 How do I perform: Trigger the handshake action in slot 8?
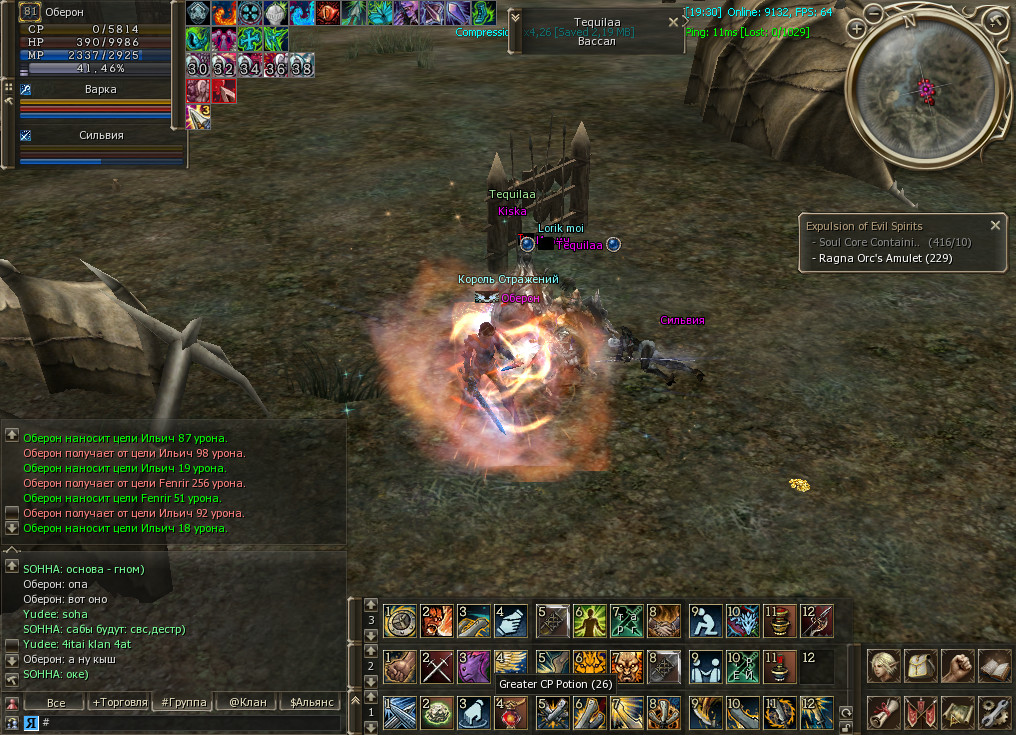tap(665, 620)
